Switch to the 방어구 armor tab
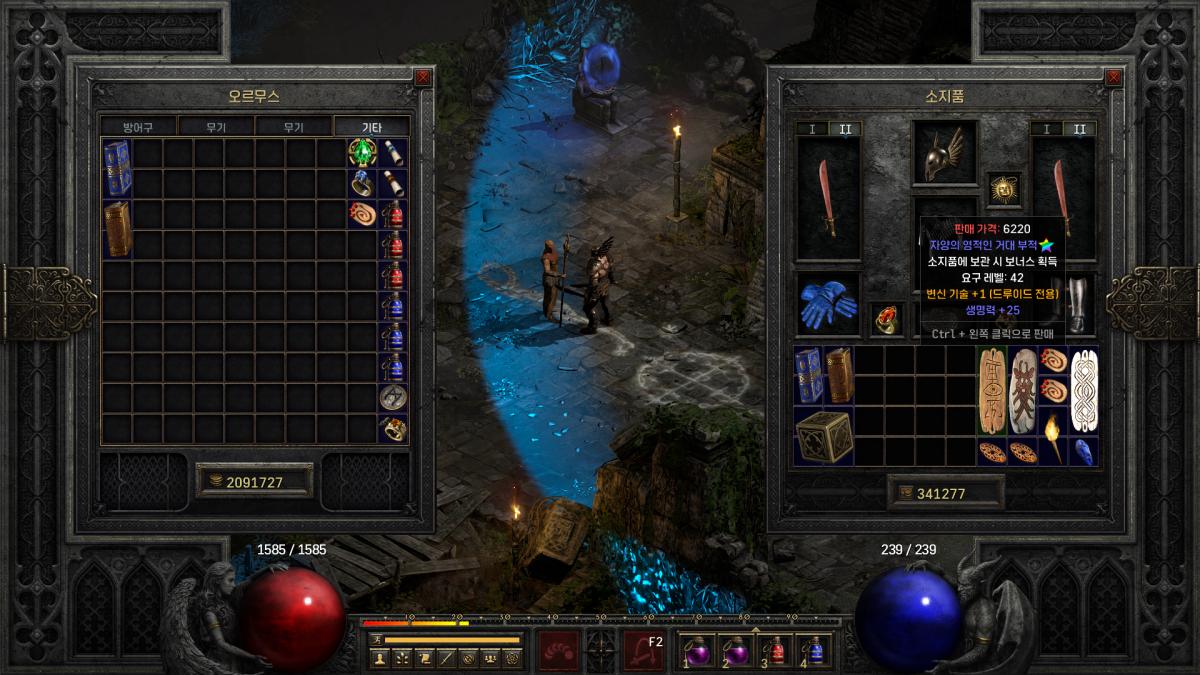1200x675 pixels. (x=138, y=127)
